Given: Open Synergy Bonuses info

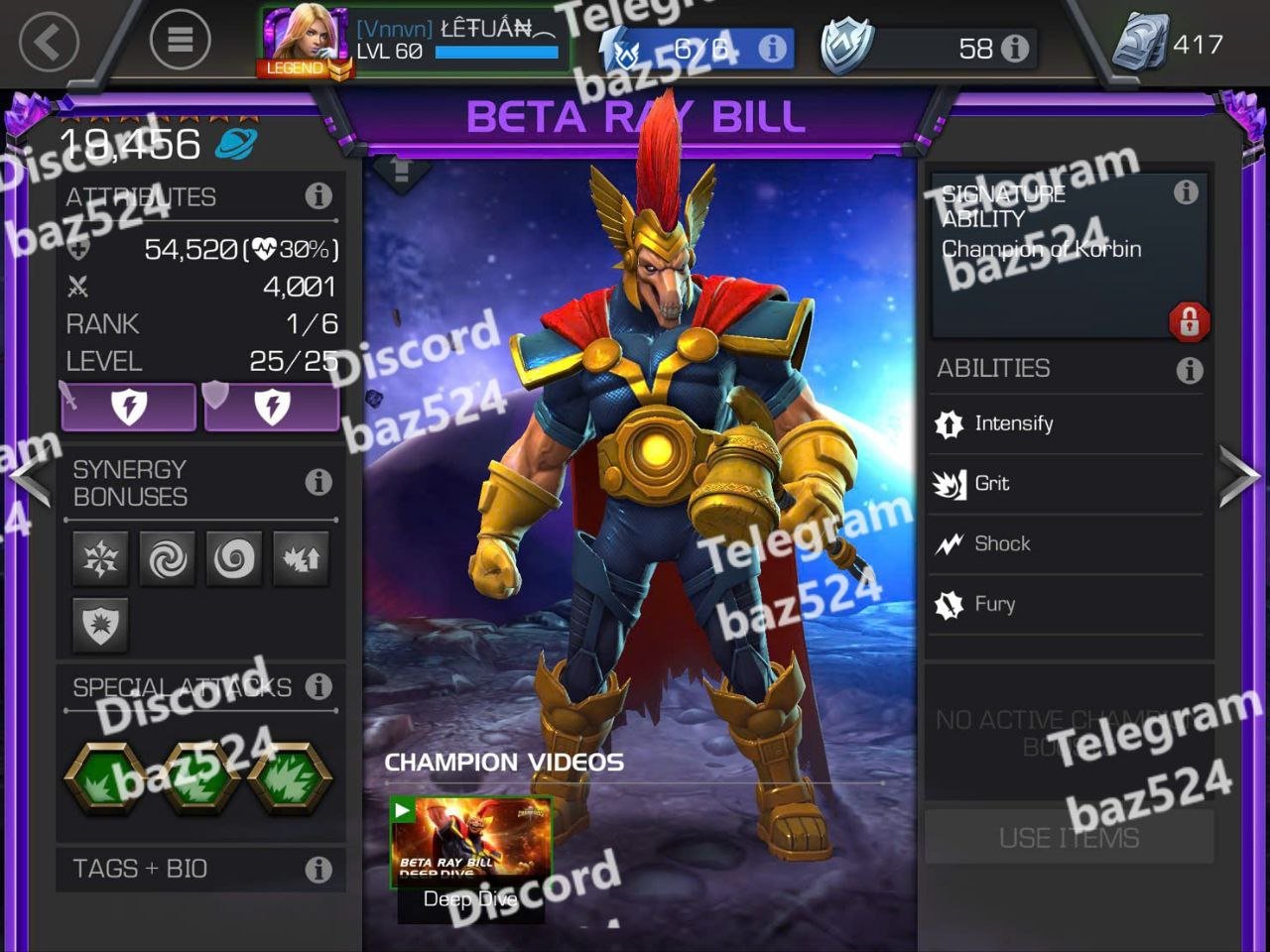Looking at the screenshot, I should pos(318,482).
